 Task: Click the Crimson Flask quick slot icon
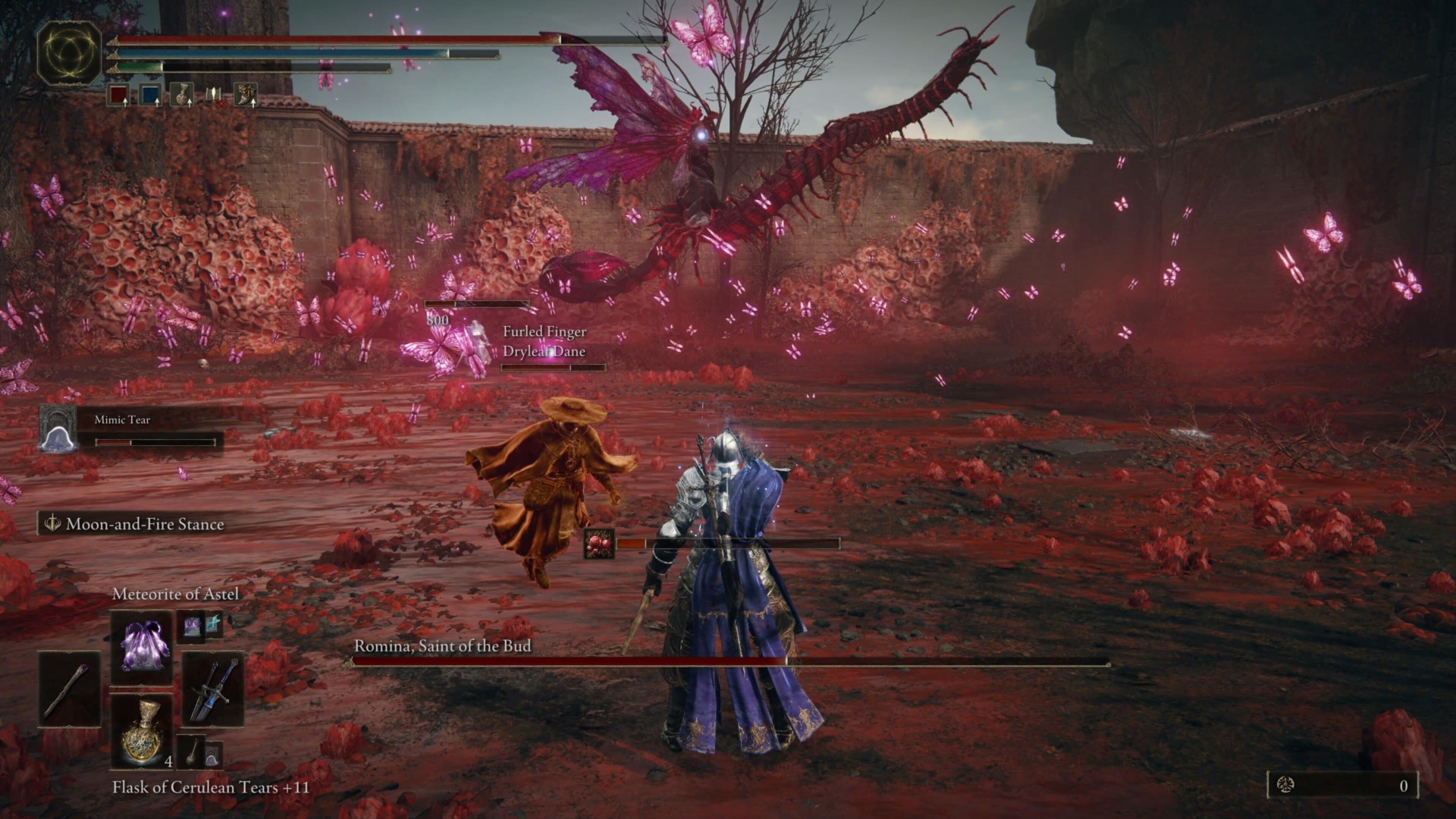[118, 95]
